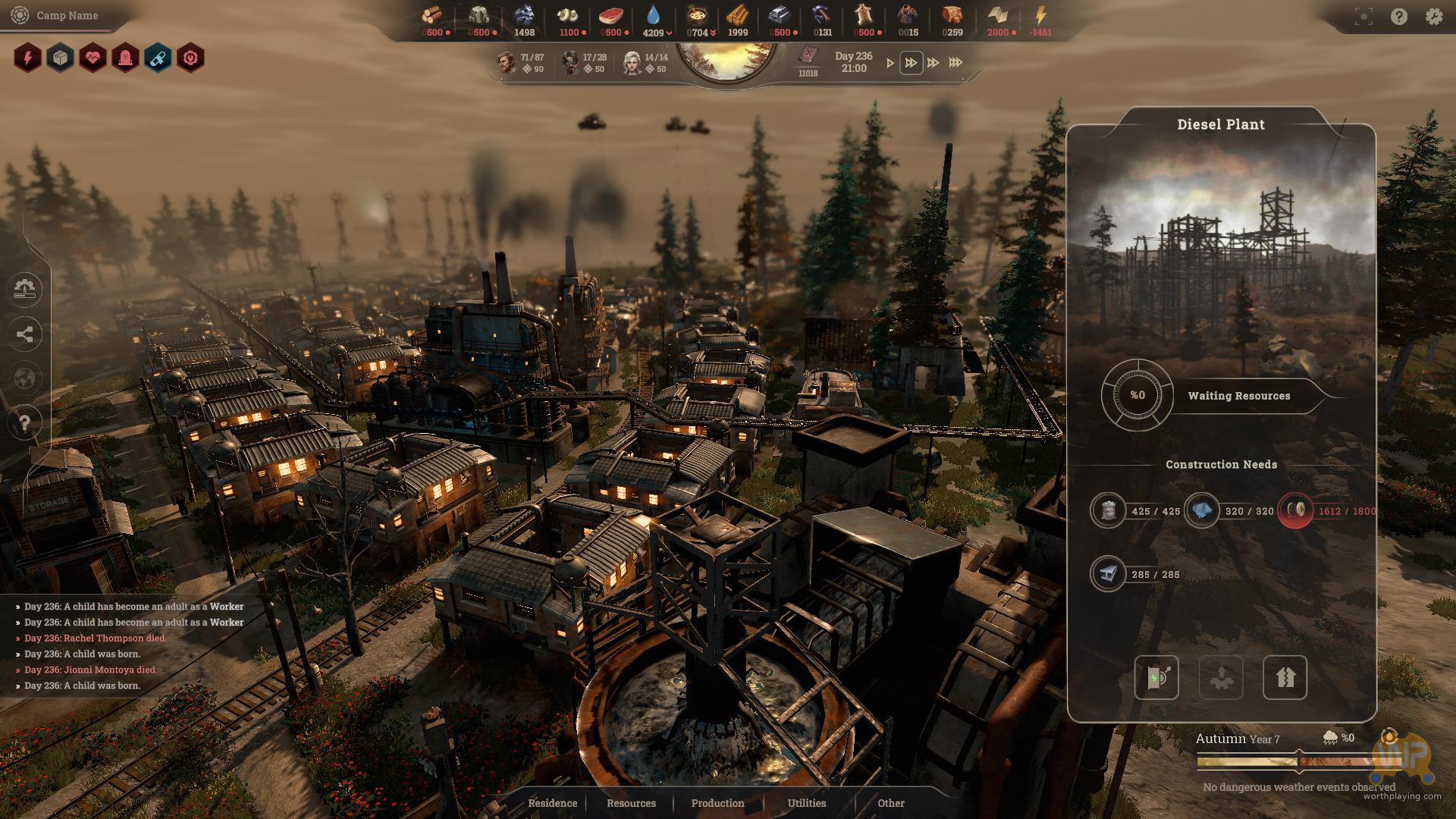Open the settings gear icon
The height and width of the screenshot is (819, 1456).
pos(1433,16)
